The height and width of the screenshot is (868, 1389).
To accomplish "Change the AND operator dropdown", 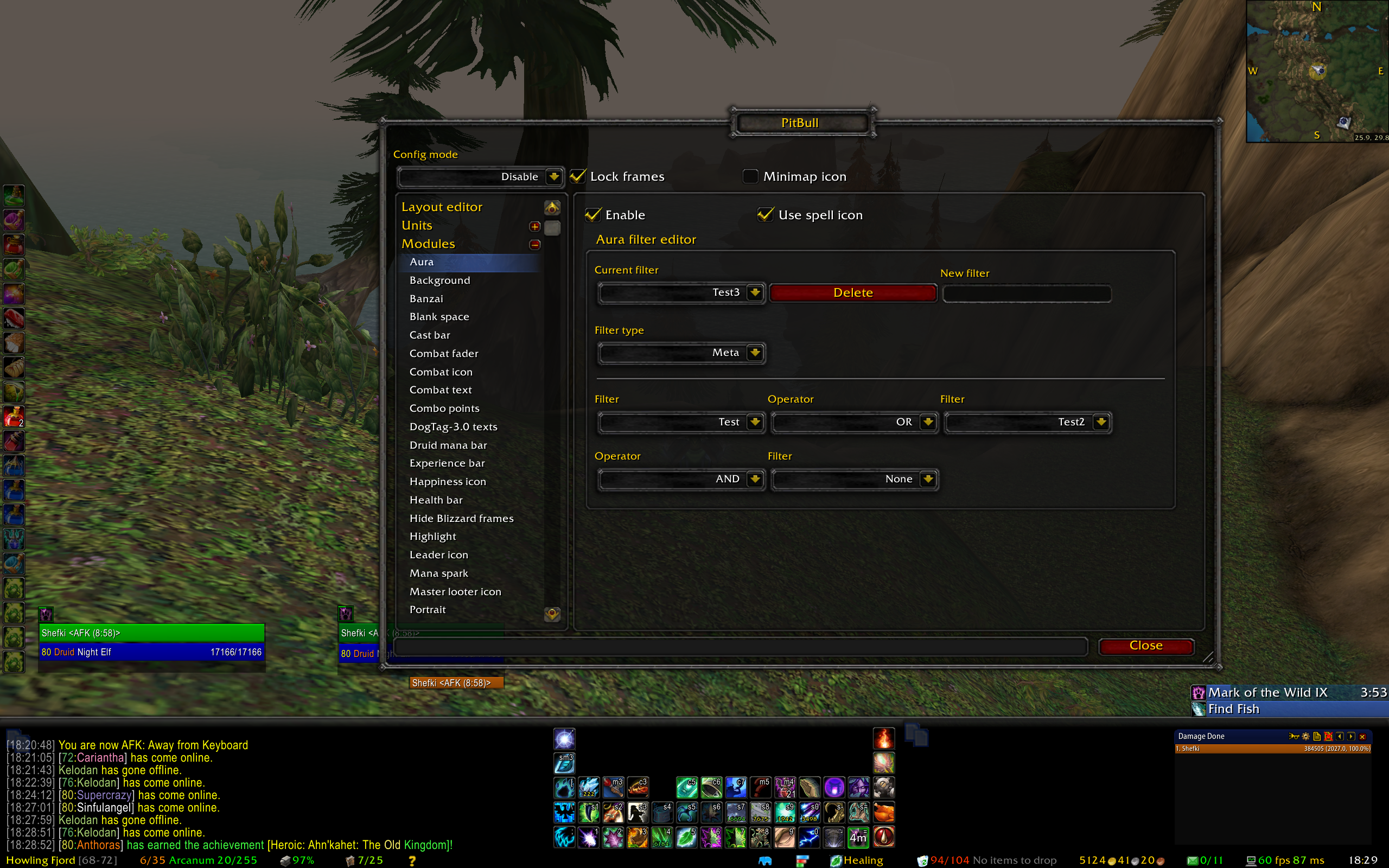I will click(755, 479).
